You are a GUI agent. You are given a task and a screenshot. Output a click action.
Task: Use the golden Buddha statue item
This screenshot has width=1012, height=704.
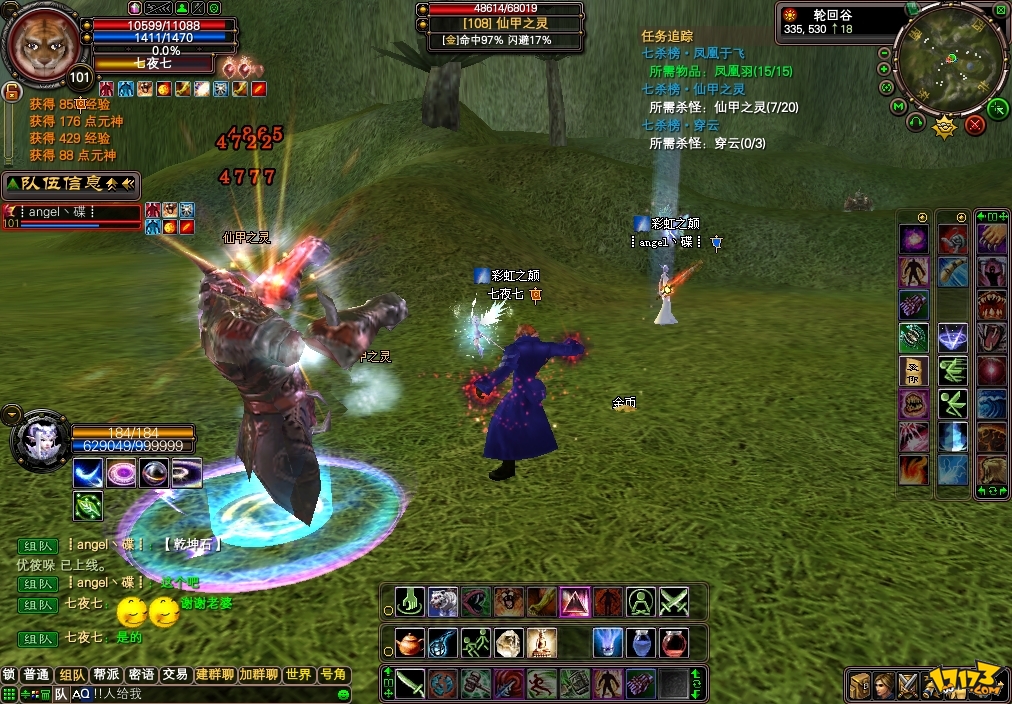click(x=542, y=643)
